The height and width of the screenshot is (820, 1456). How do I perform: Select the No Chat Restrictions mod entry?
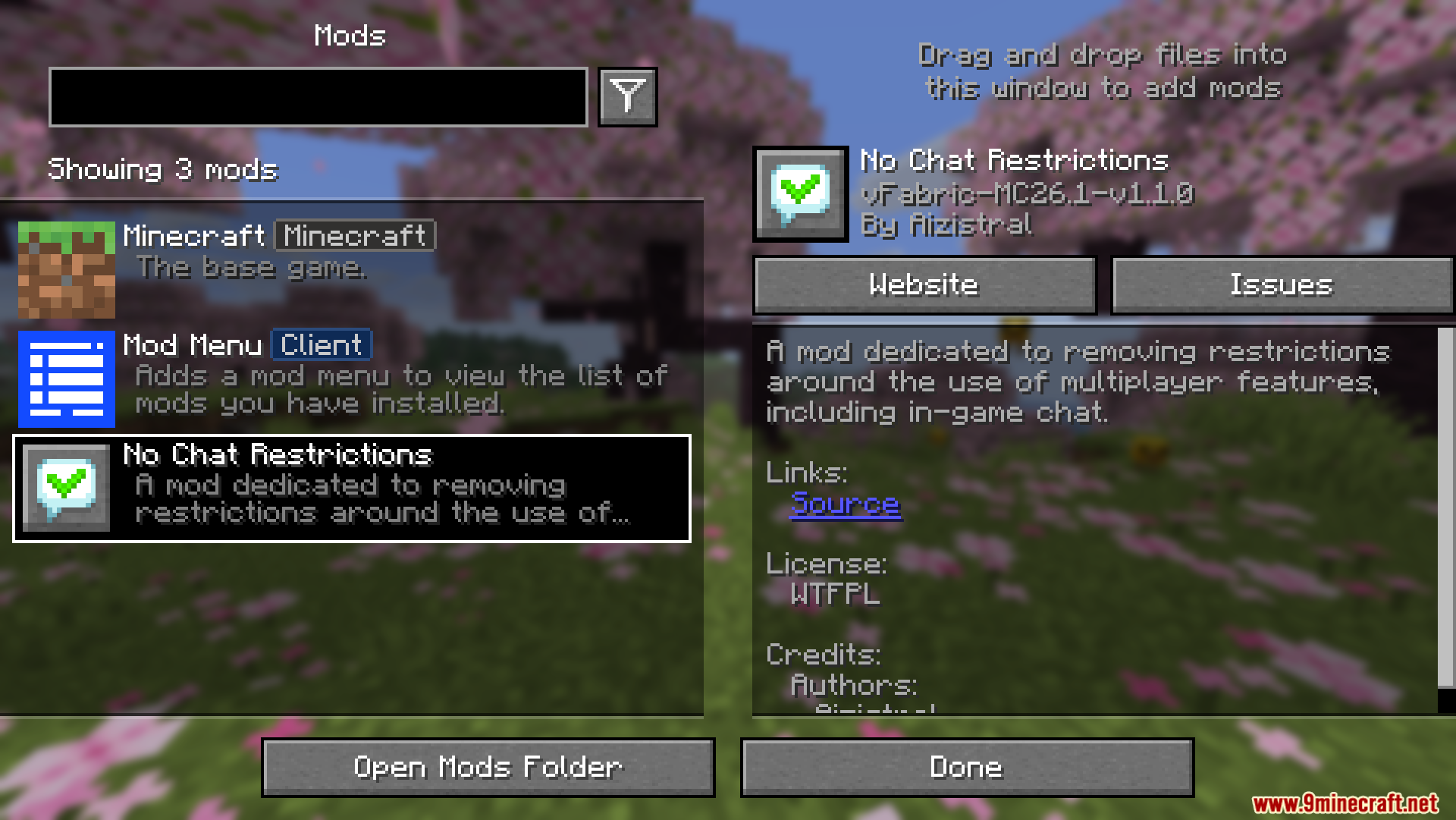[x=352, y=489]
